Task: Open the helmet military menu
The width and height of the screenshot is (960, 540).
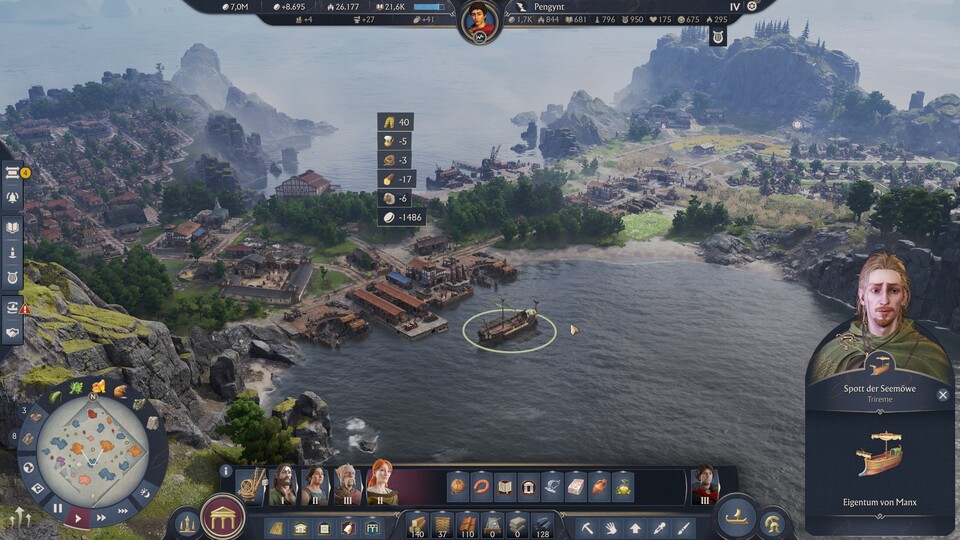Action: 771,521
